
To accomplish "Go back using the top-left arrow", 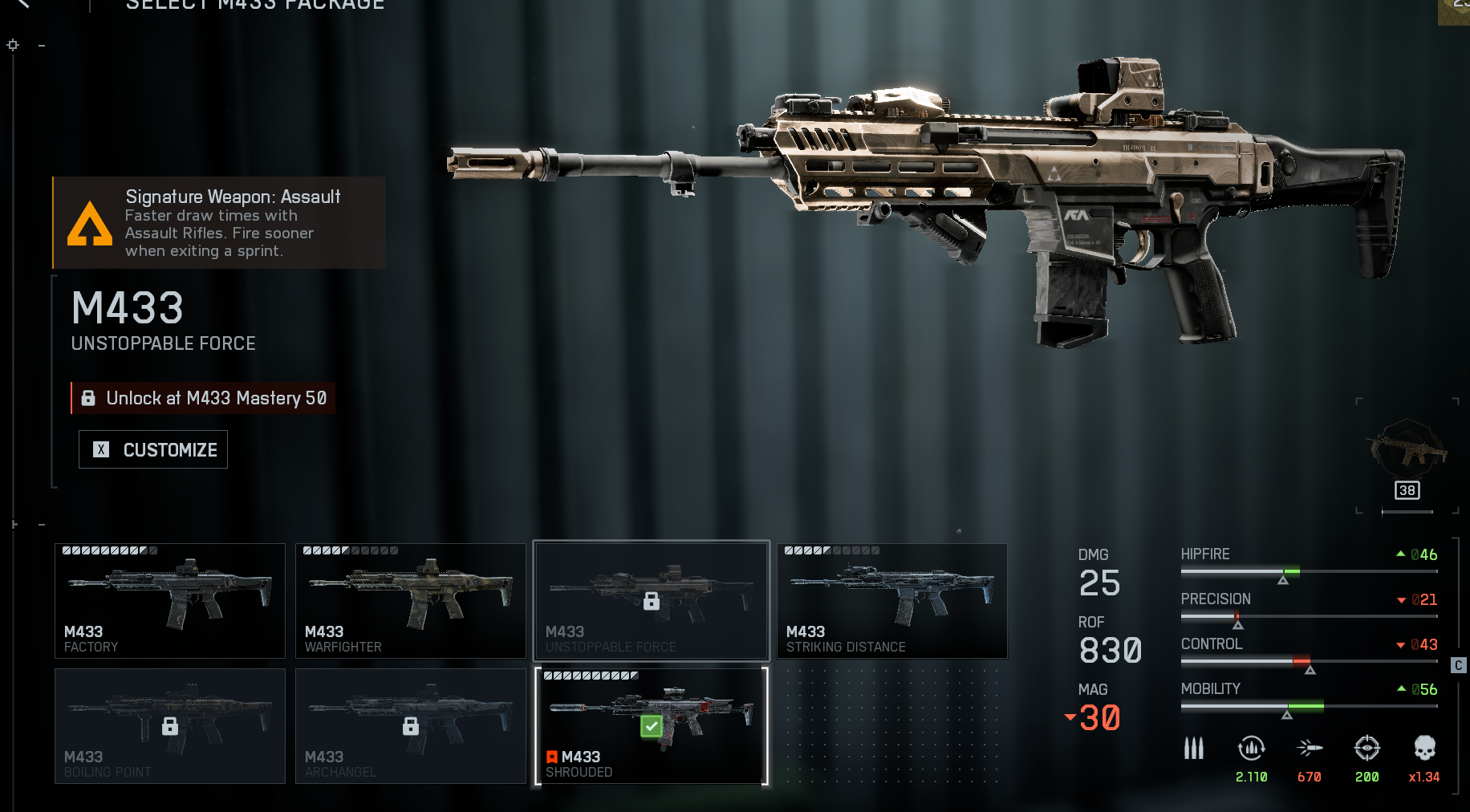I will pyautogui.click(x=22, y=3).
